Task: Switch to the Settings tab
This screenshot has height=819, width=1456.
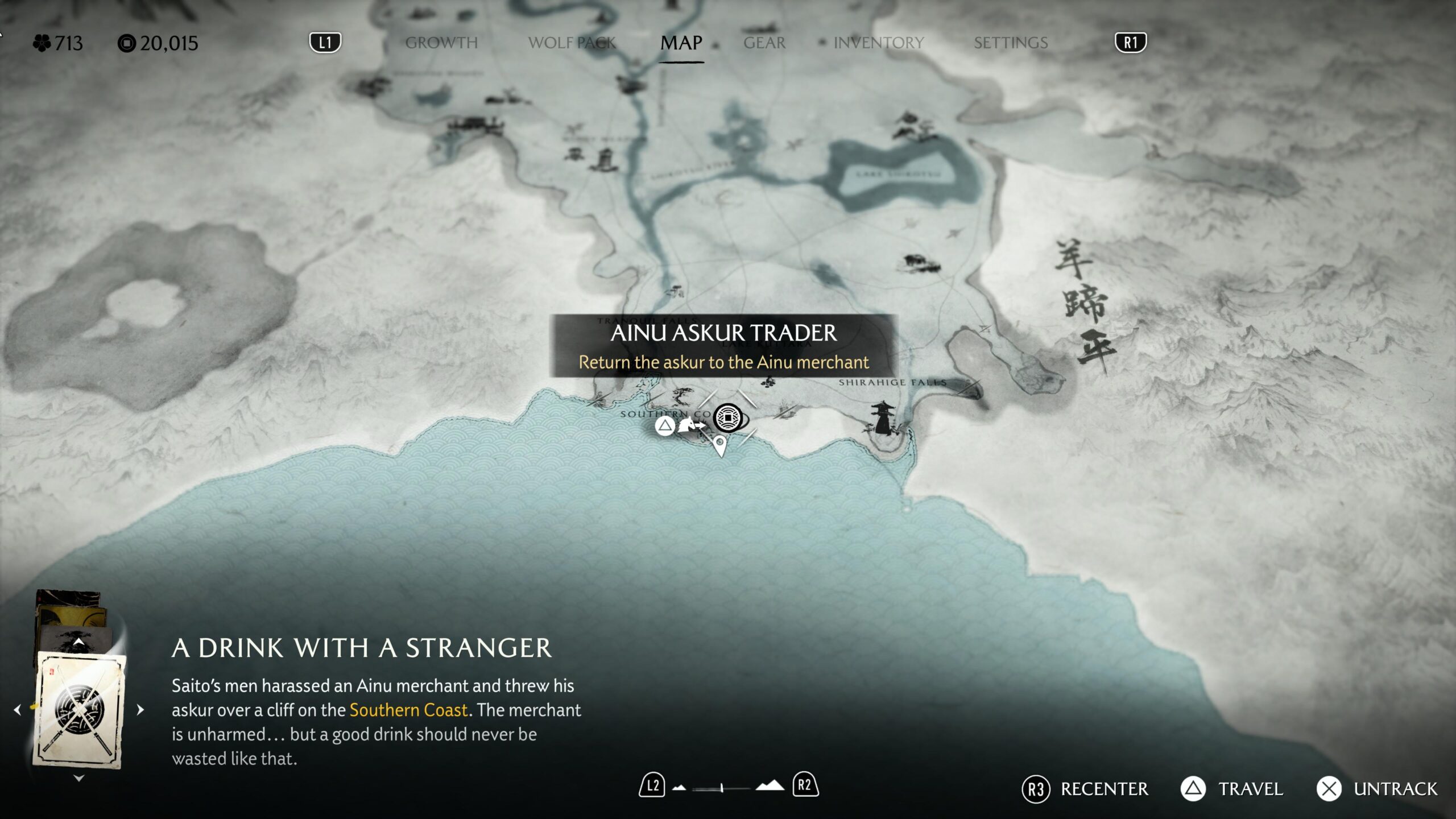Action: pyautogui.click(x=1011, y=43)
